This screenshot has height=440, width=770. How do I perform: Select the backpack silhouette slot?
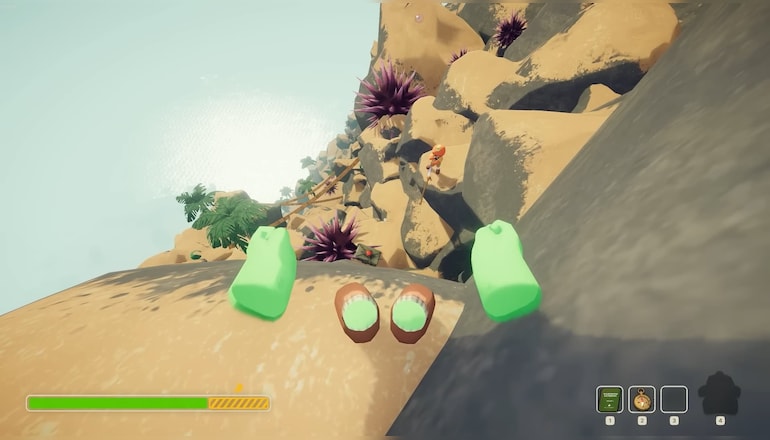click(x=719, y=394)
